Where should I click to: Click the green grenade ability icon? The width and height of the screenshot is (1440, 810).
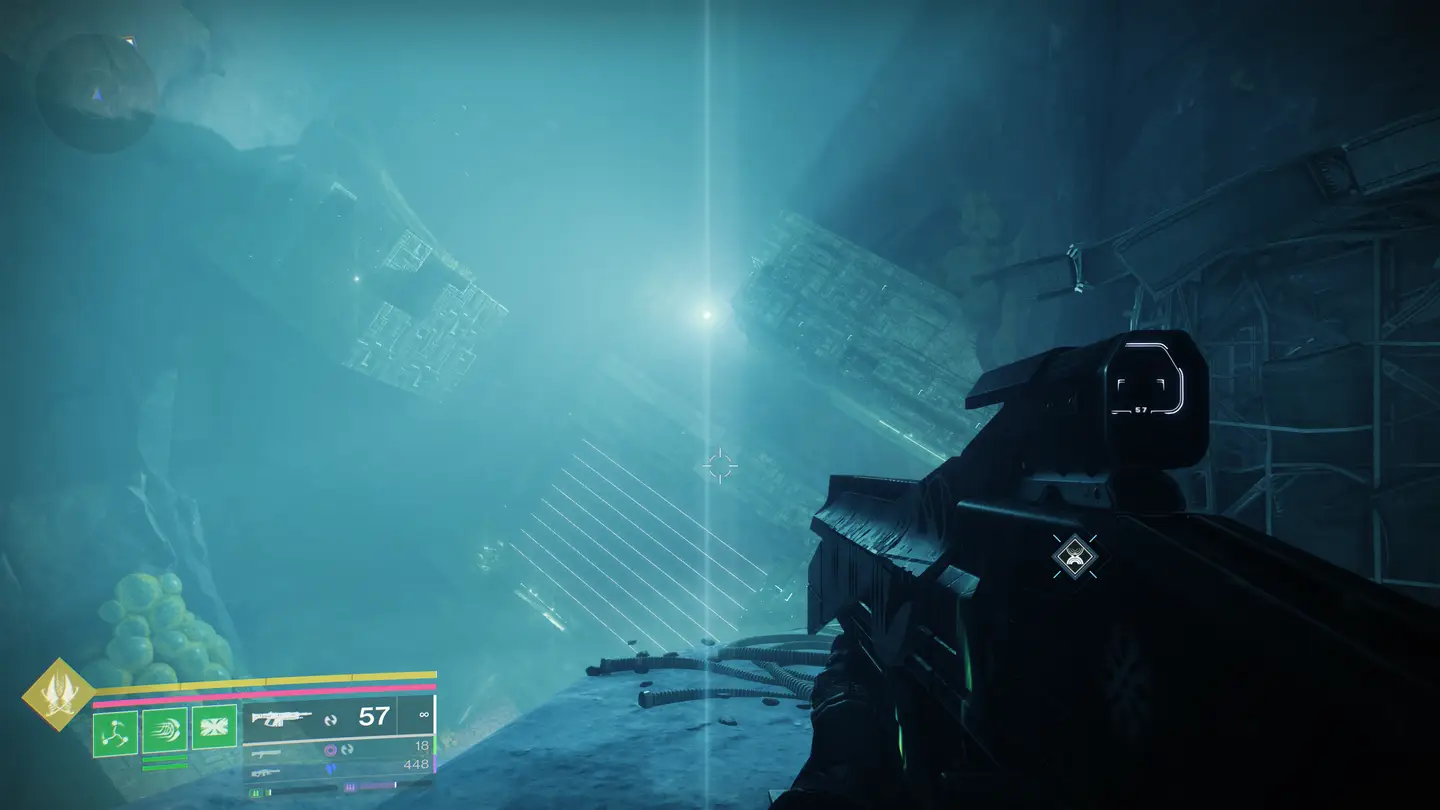tap(114, 729)
